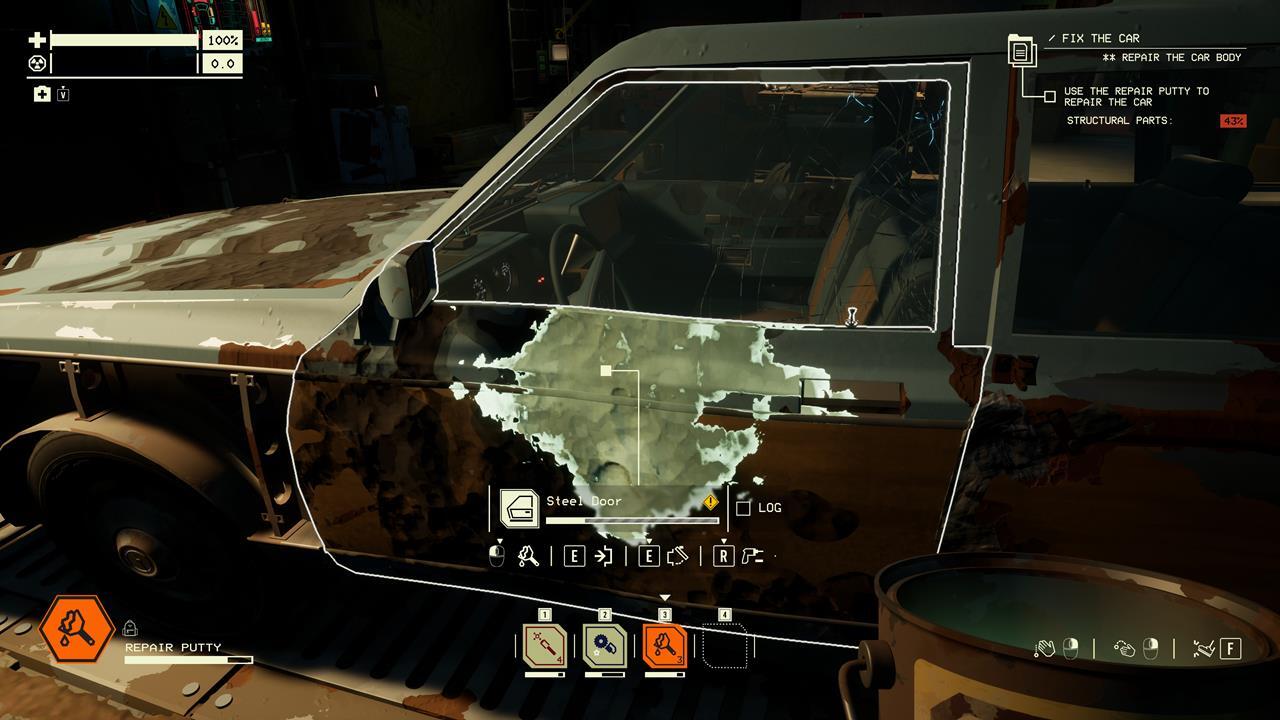1280x720 pixels.
Task: Open the backpack icon above Repair Putty
Action: (x=130, y=628)
